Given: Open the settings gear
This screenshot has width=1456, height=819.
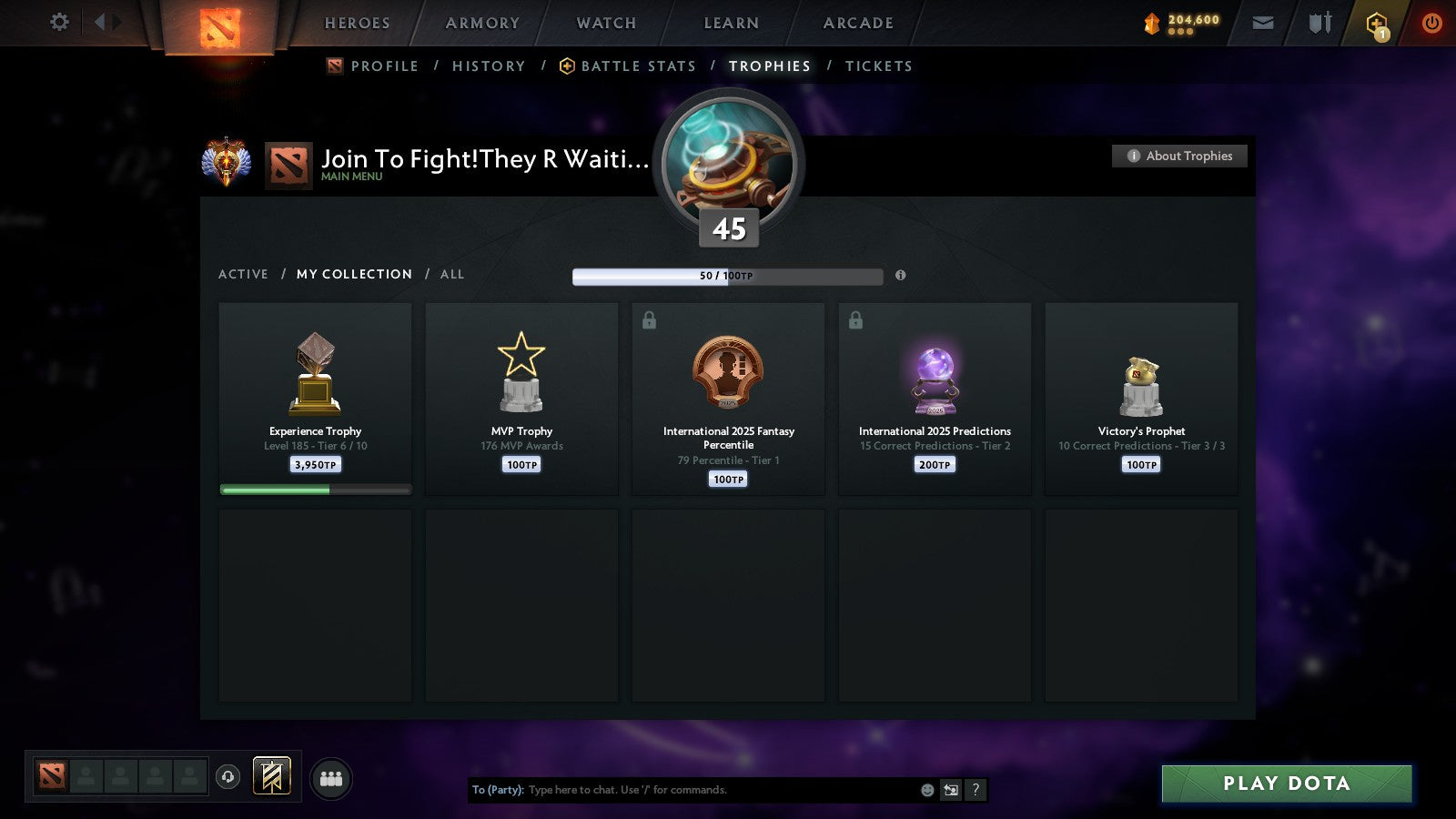Looking at the screenshot, I should (58, 23).
